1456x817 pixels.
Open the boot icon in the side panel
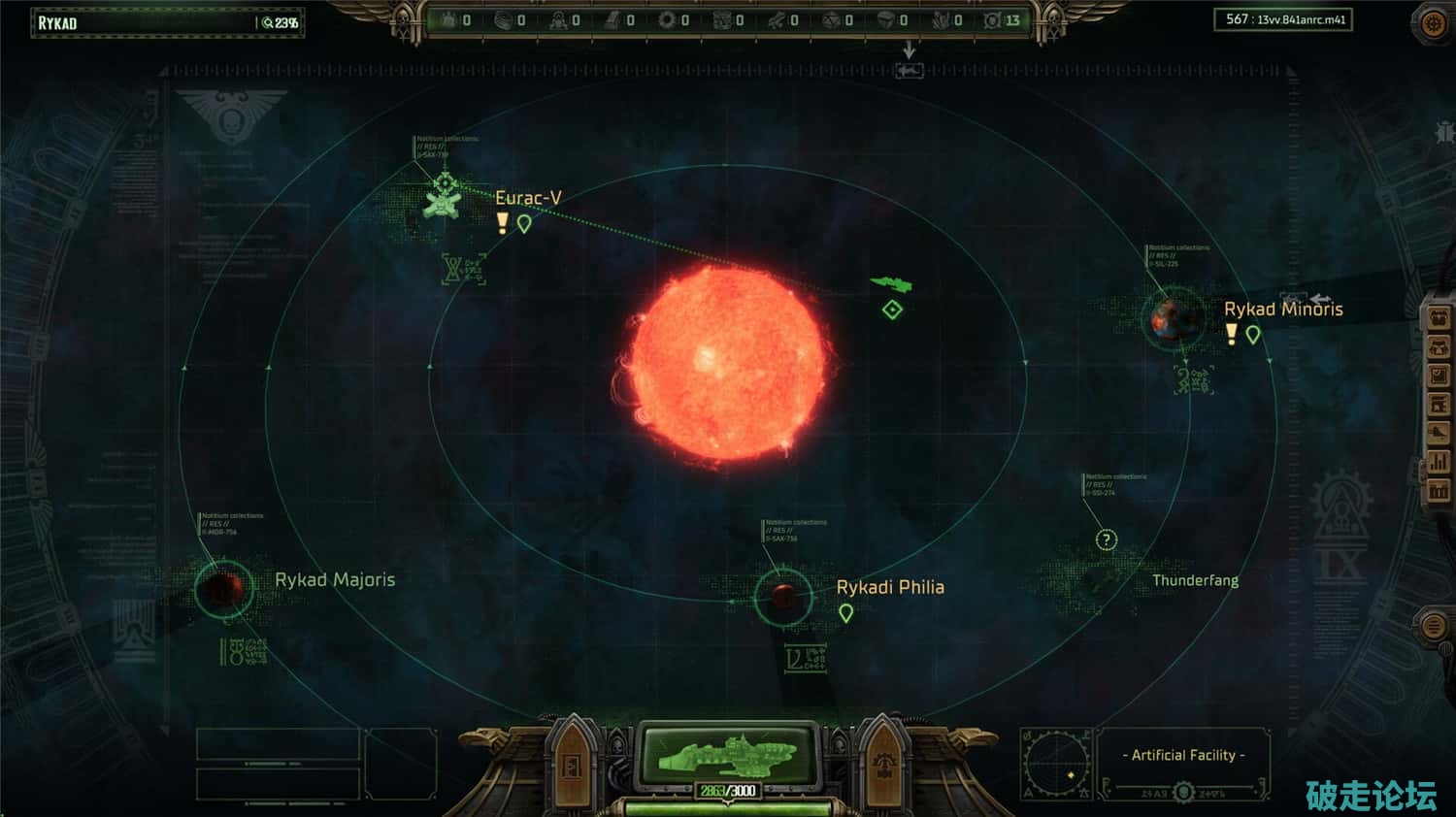pyautogui.click(x=1438, y=434)
